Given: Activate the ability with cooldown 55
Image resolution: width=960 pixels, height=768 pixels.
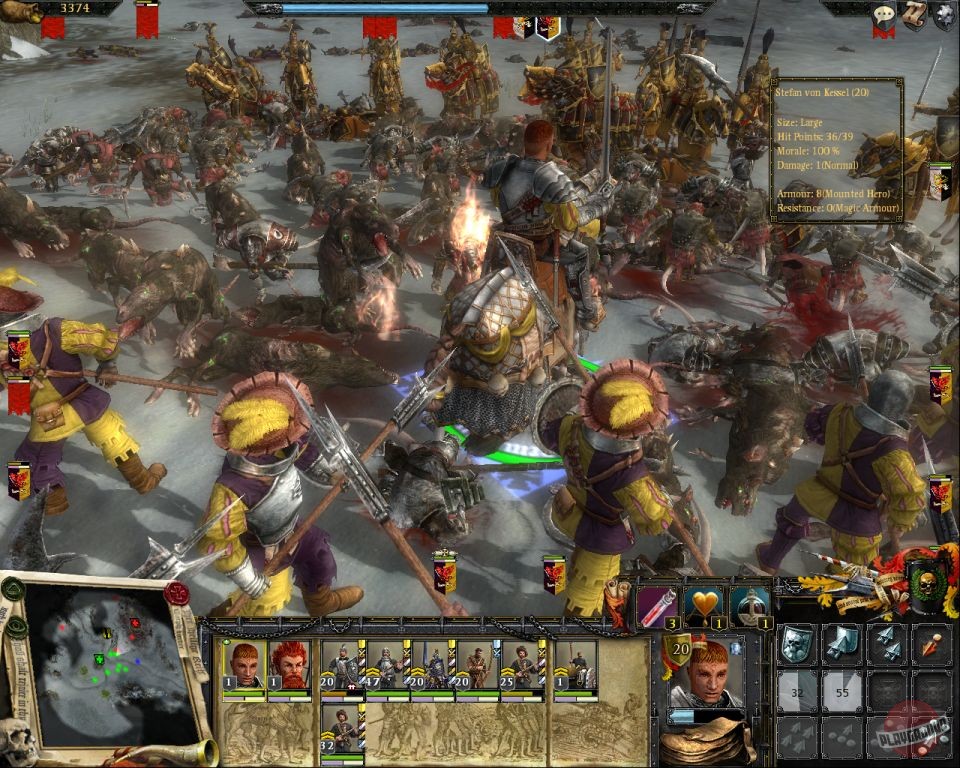Looking at the screenshot, I should pyautogui.click(x=842, y=691).
